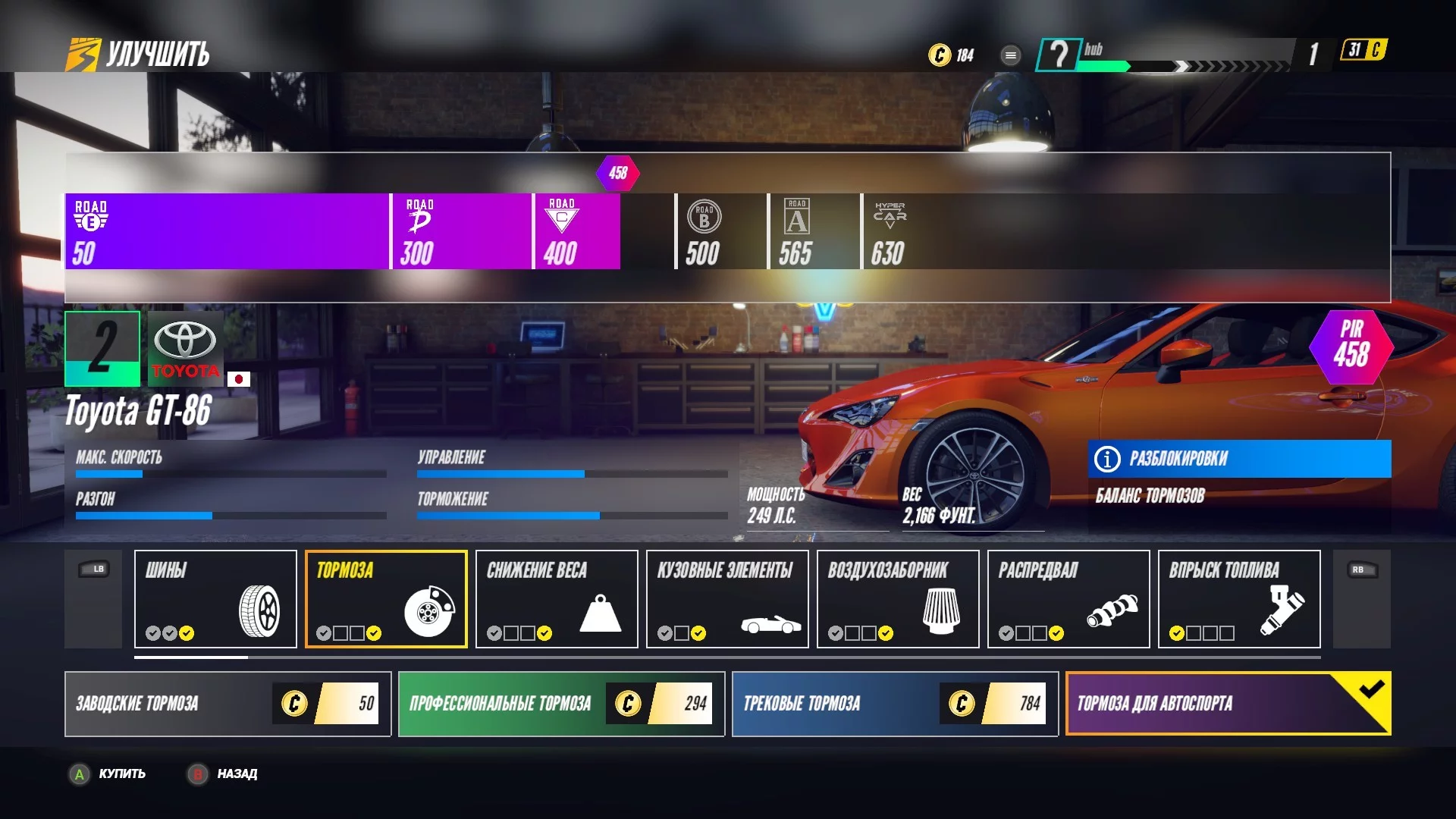Choose the Снижение веса category
The width and height of the screenshot is (1456, 819).
557,599
